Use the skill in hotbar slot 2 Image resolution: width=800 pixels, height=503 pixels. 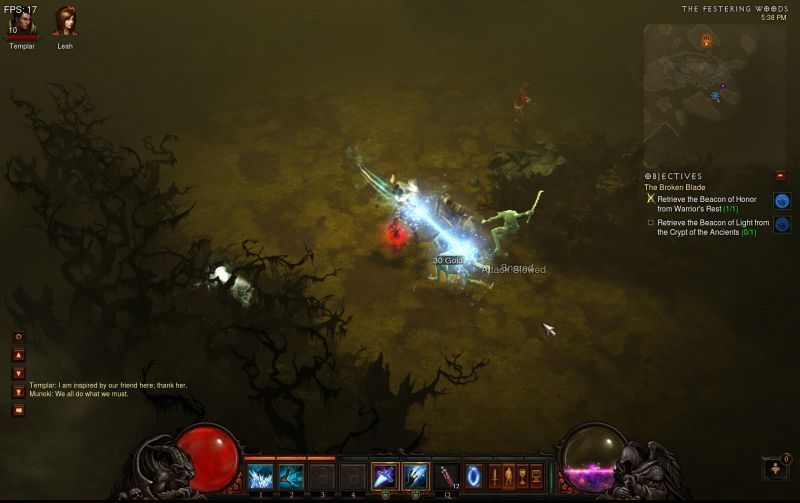click(291, 476)
